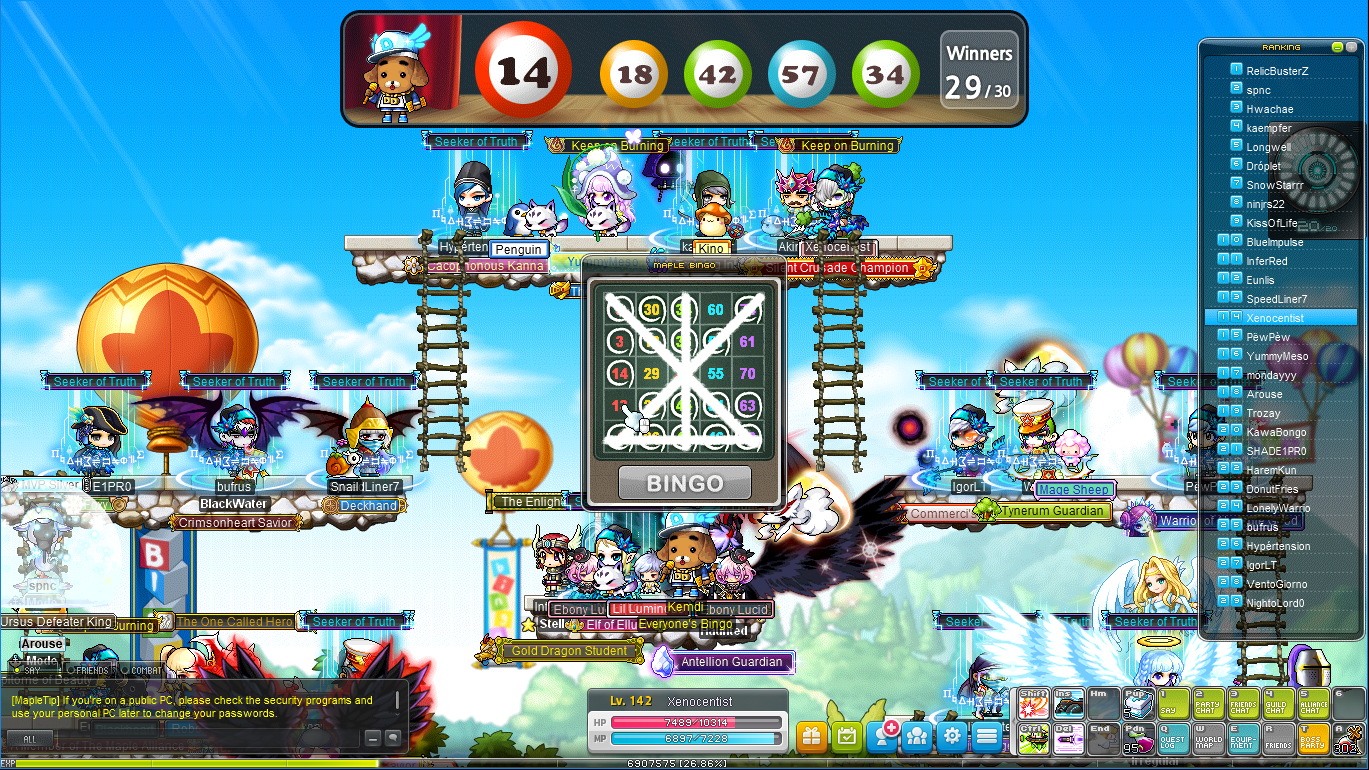1369x770 pixels.
Task: Click the yellow EXP progress bar
Action: tap(300, 763)
